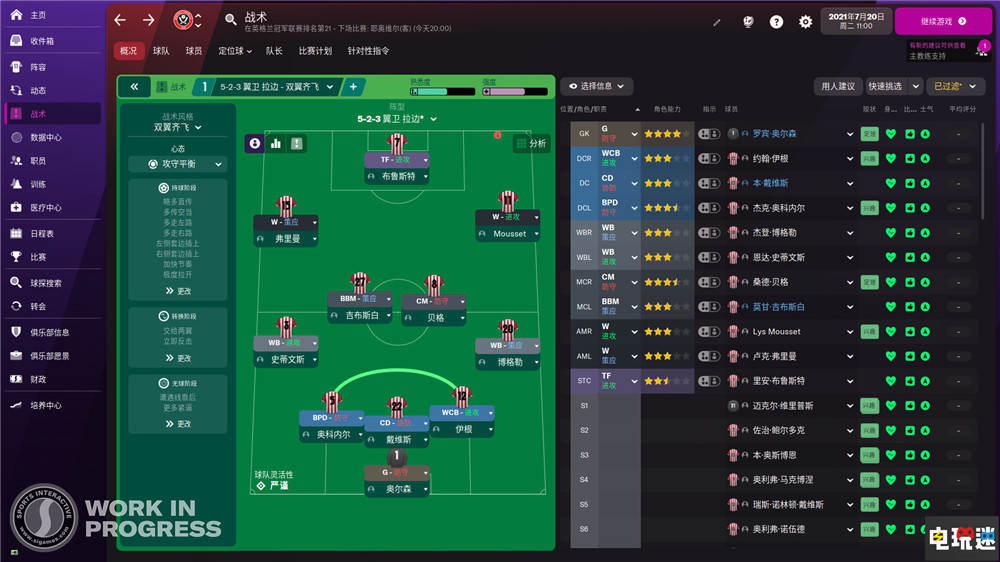Click the 继续游戏 continue button
1000x562 pixels.
(x=943, y=20)
